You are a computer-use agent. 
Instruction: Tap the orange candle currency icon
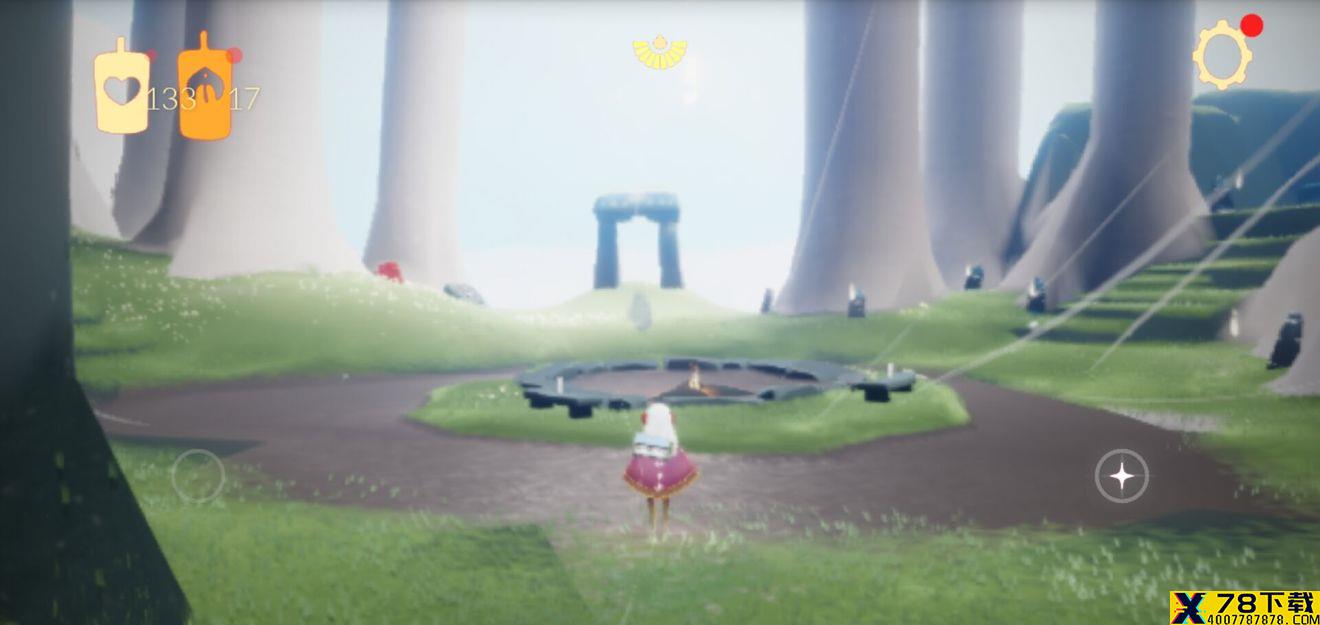[205, 87]
